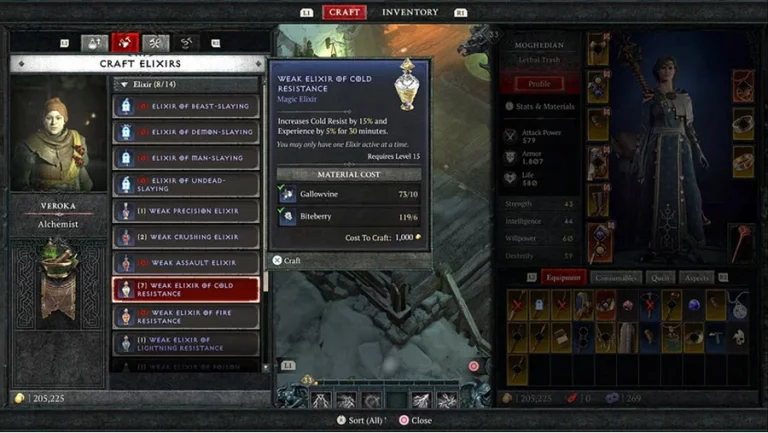
Task: Choose the Elixir of Demon-Slaying recipe
Action: coord(186,132)
